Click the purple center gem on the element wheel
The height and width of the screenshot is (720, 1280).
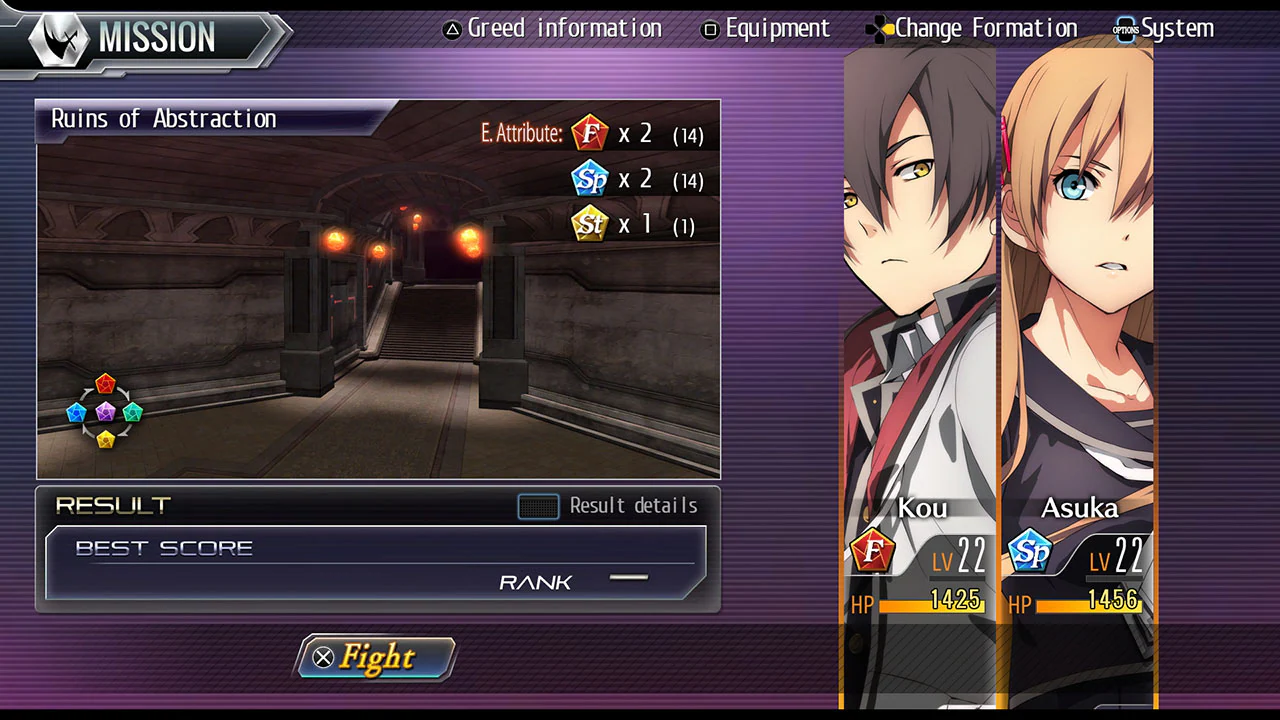click(105, 411)
